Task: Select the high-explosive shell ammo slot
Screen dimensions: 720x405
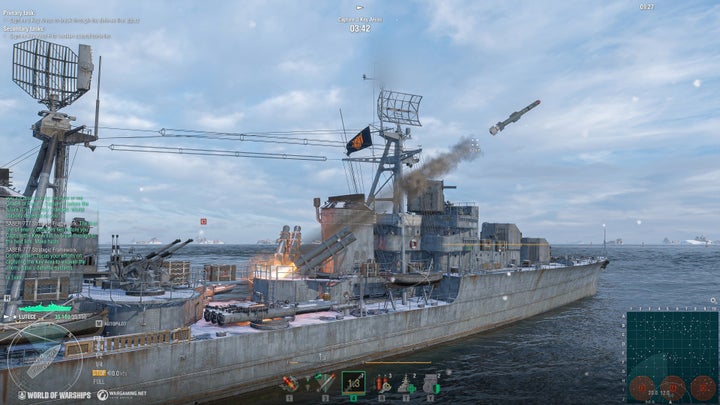Action: tap(289, 383)
